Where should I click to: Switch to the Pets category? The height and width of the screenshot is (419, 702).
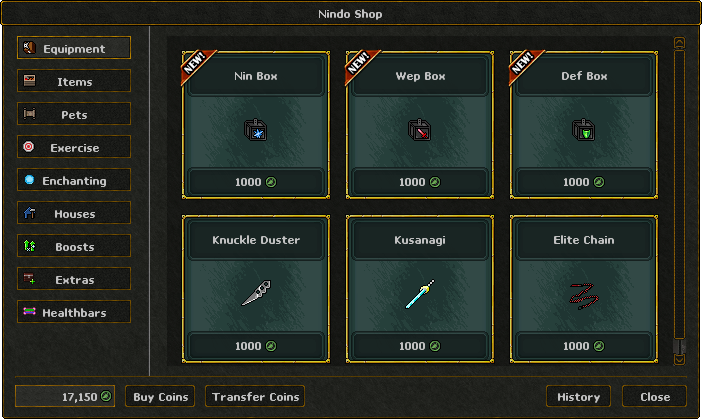(74, 114)
